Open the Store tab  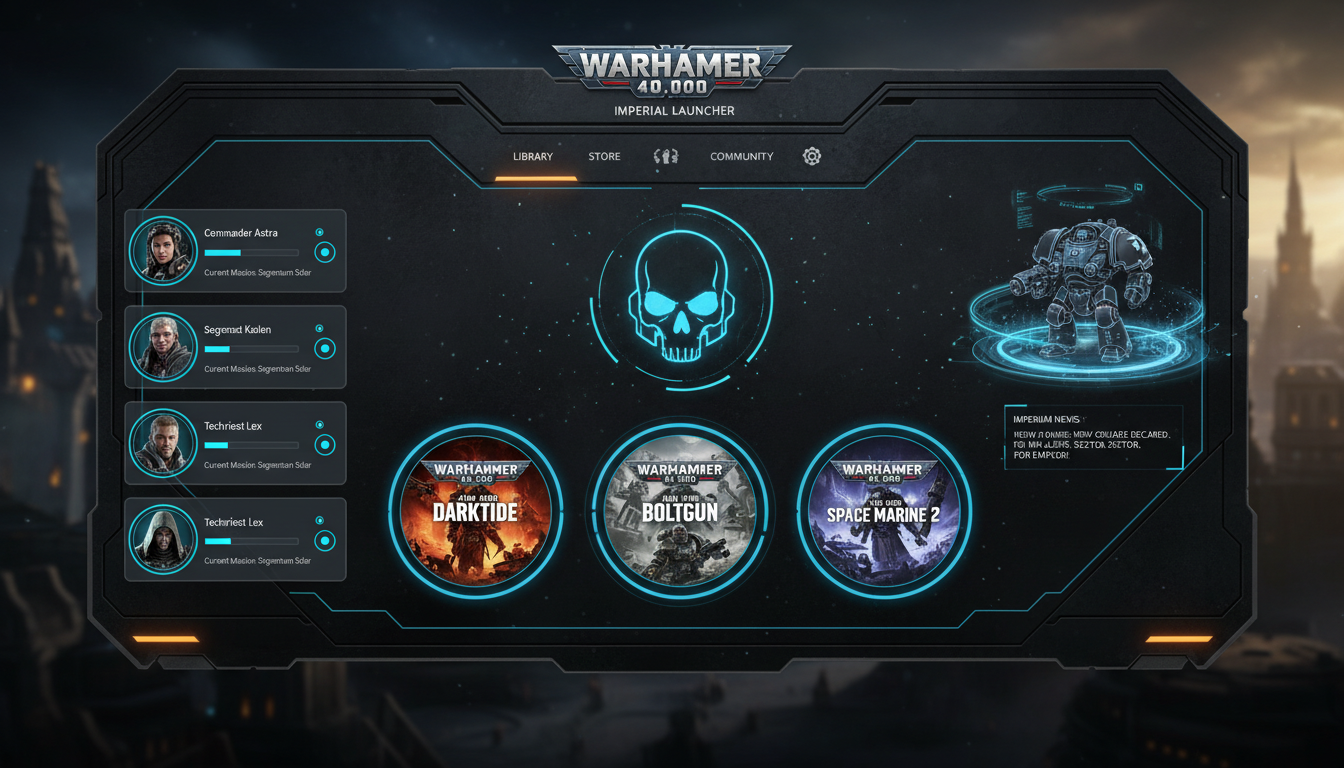click(604, 156)
